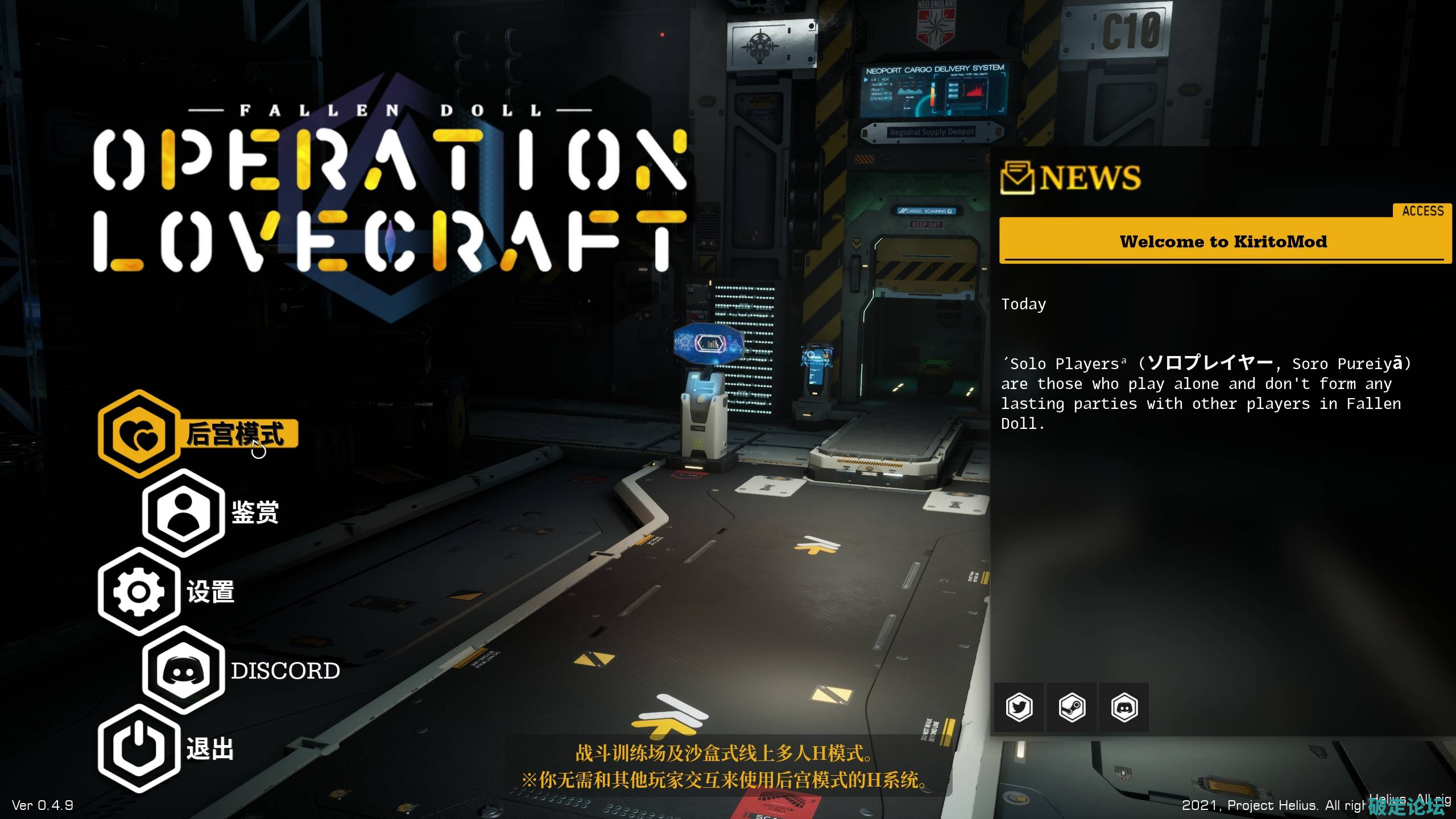Open the 设置 settings menu
The width and height of the screenshot is (1456, 819).
[x=167, y=591]
